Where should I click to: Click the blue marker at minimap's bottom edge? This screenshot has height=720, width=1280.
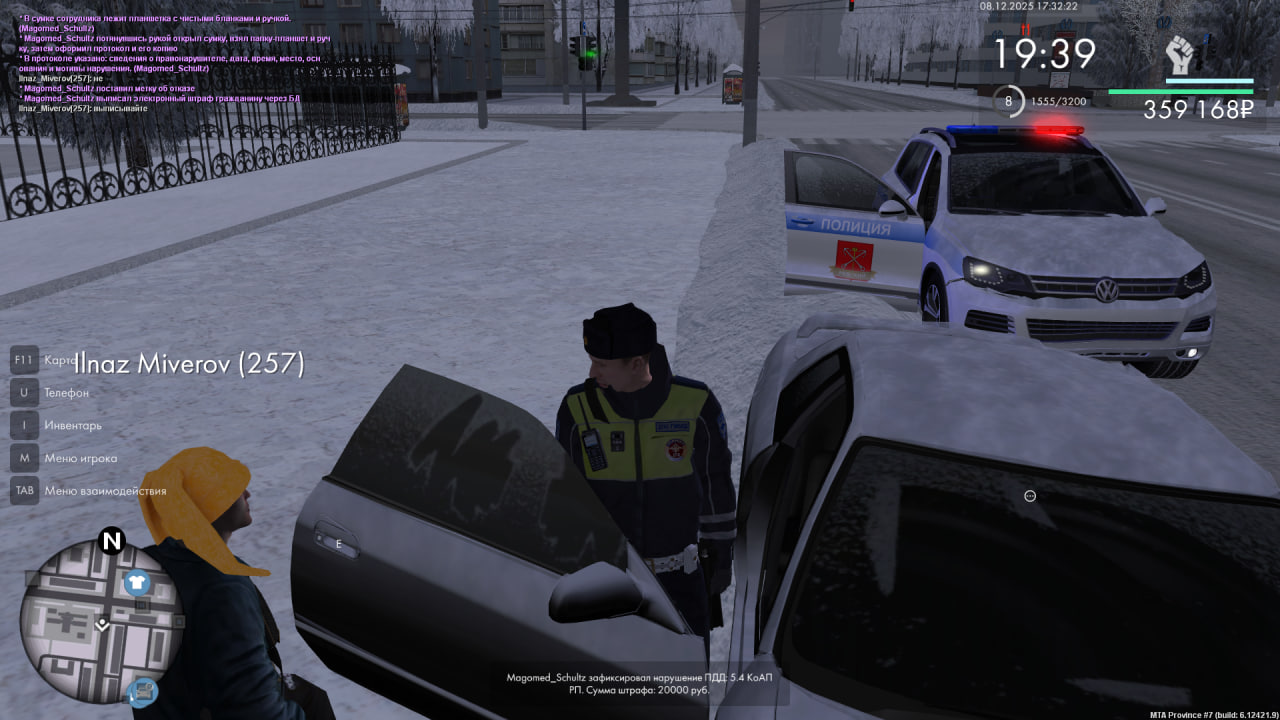tap(144, 690)
